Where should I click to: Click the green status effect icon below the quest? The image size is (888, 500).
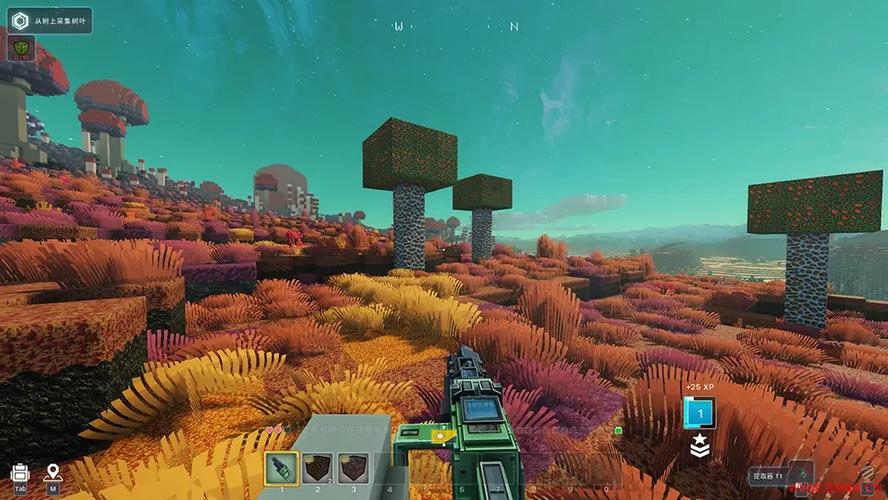[21, 48]
